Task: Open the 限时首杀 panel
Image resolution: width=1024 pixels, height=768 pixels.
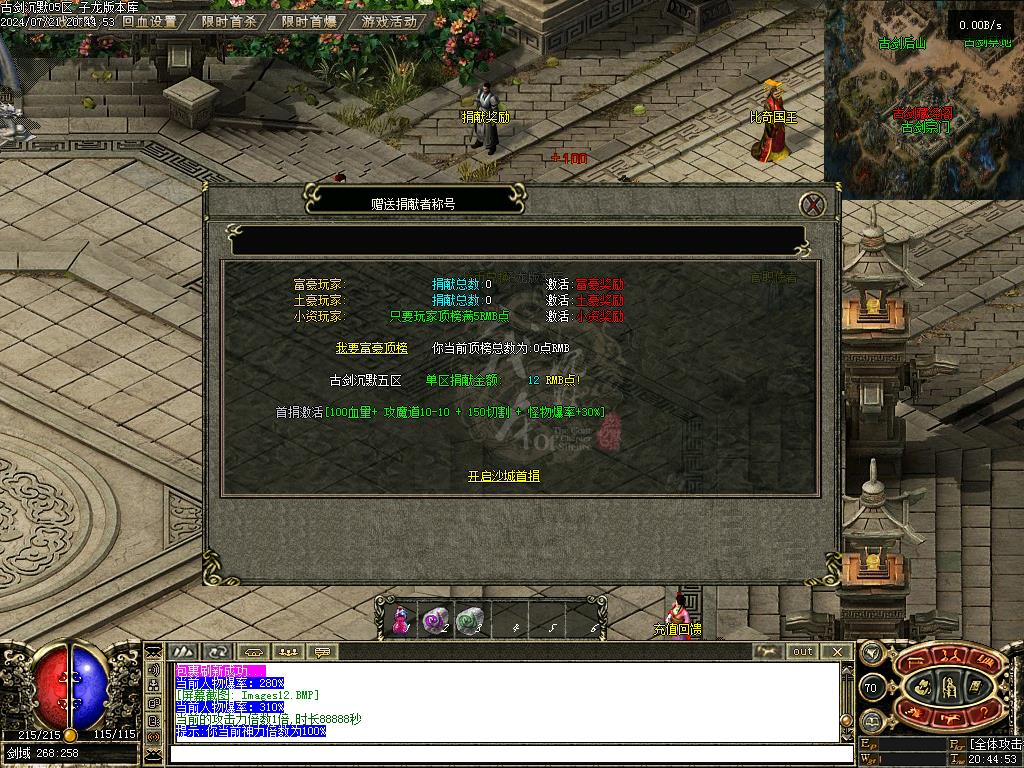Action: click(229, 21)
